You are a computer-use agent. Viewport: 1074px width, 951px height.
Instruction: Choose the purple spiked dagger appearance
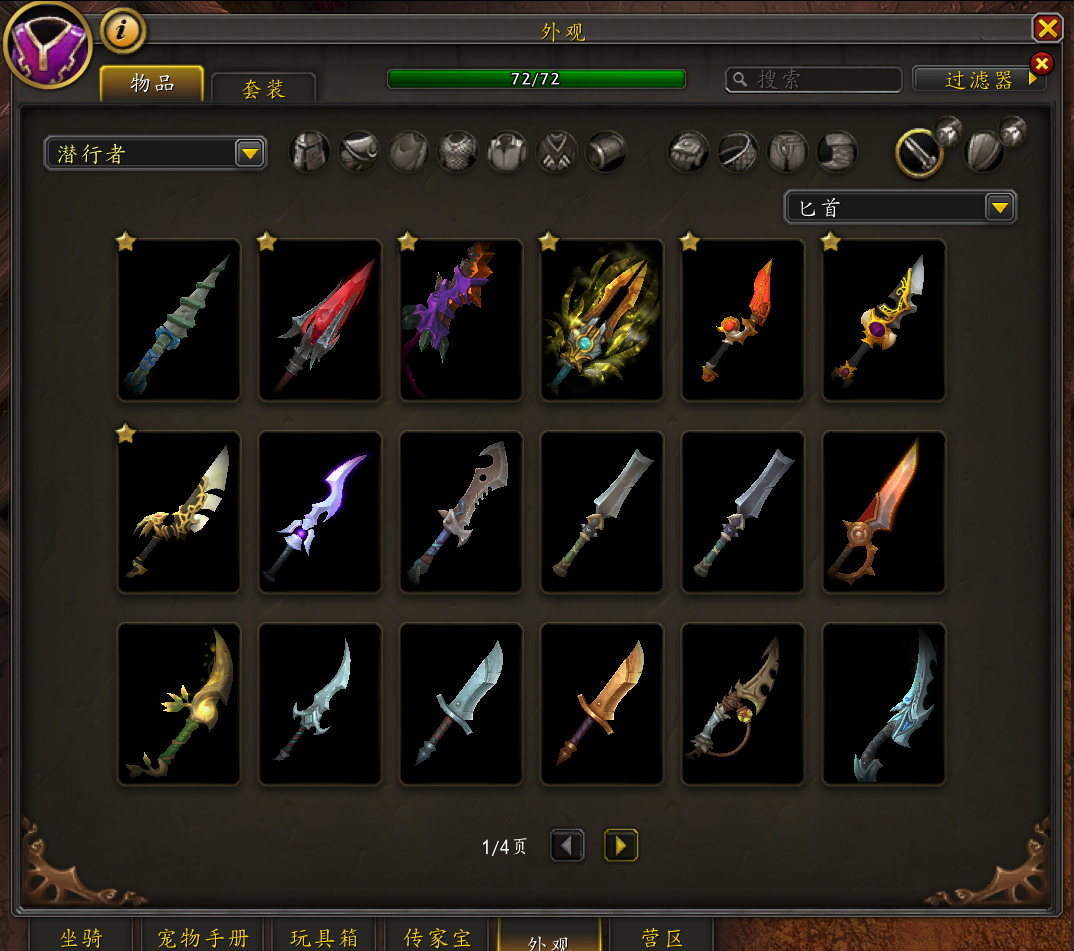coord(461,320)
